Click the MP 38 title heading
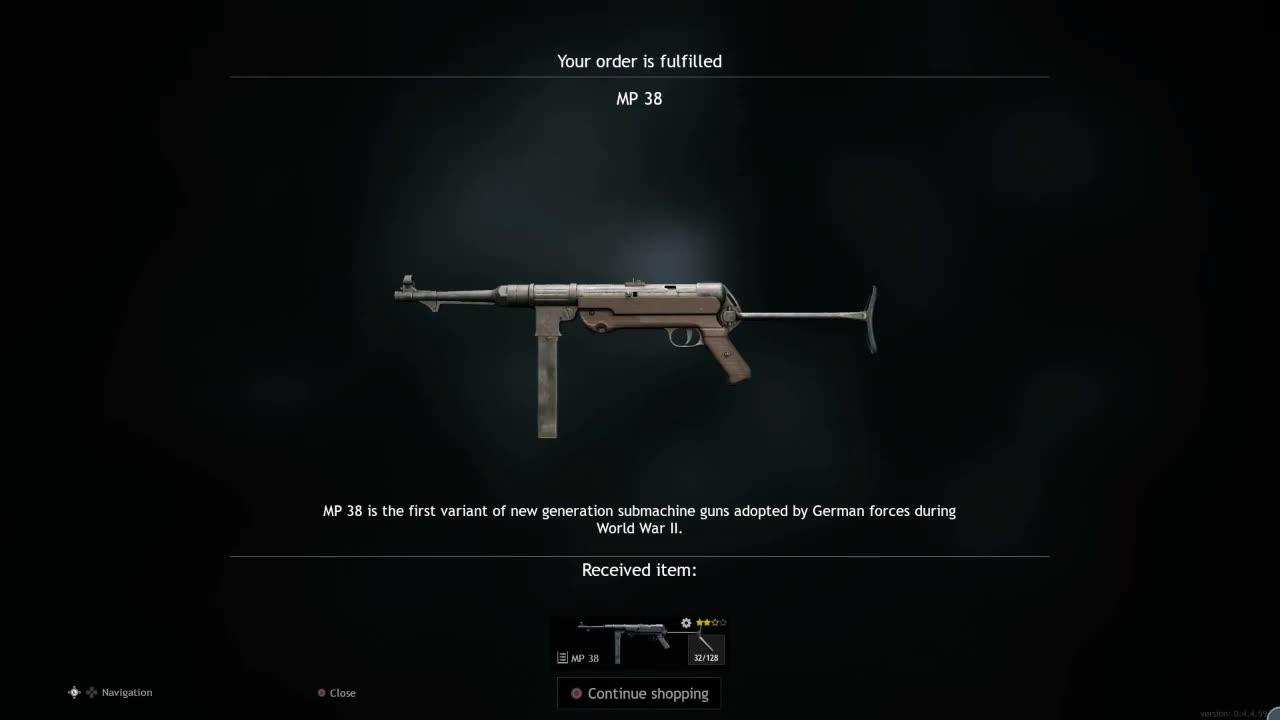The width and height of the screenshot is (1280, 720). coord(639,98)
